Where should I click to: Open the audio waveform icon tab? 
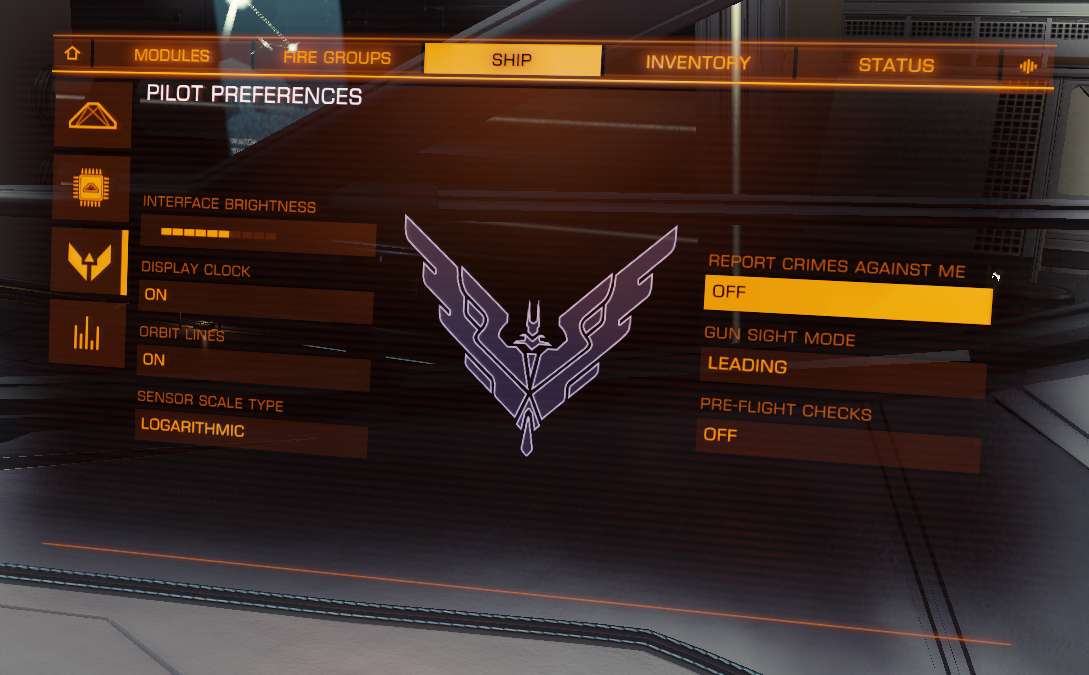click(1027, 67)
